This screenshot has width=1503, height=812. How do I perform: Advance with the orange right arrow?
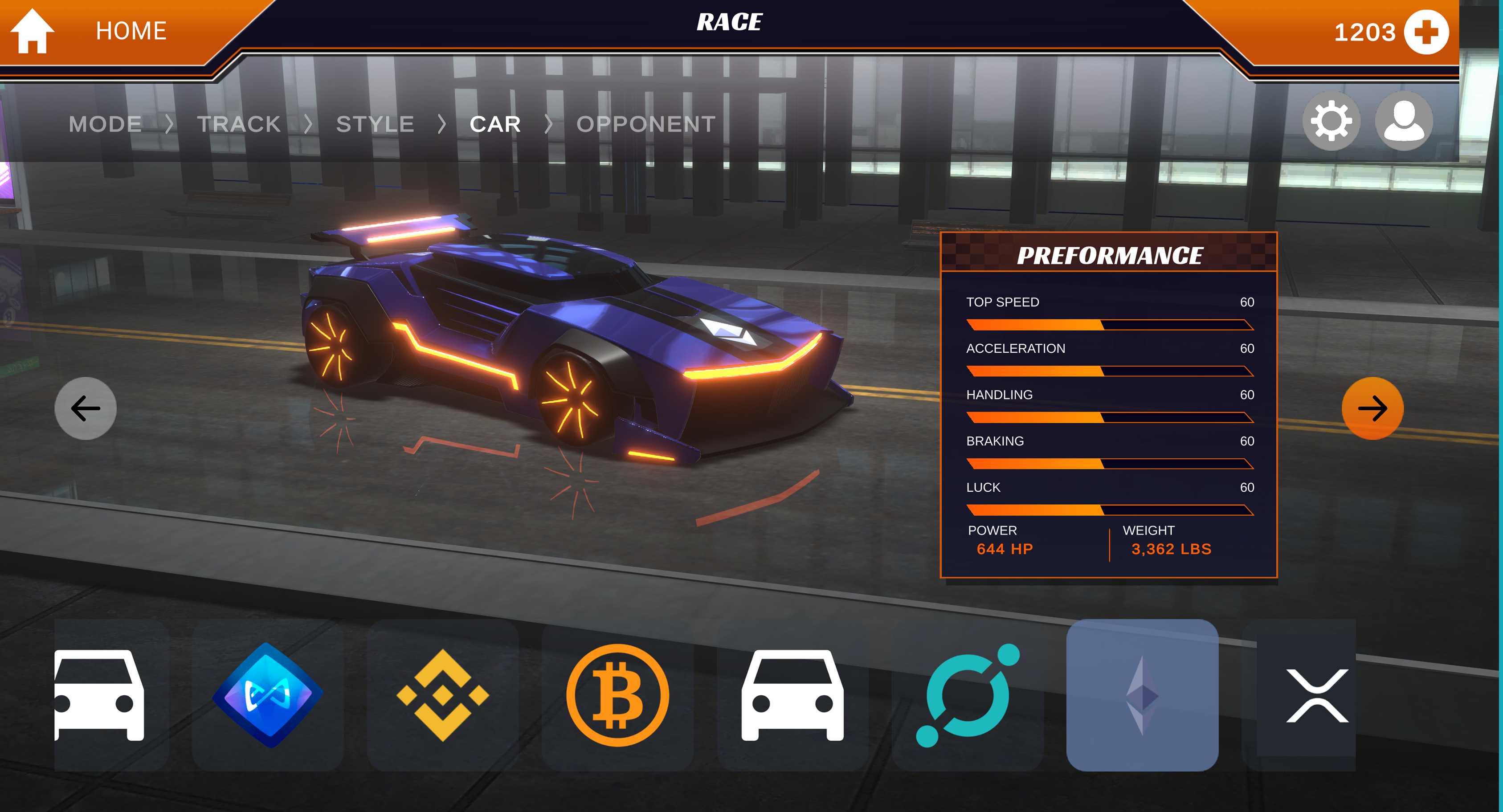1372,408
